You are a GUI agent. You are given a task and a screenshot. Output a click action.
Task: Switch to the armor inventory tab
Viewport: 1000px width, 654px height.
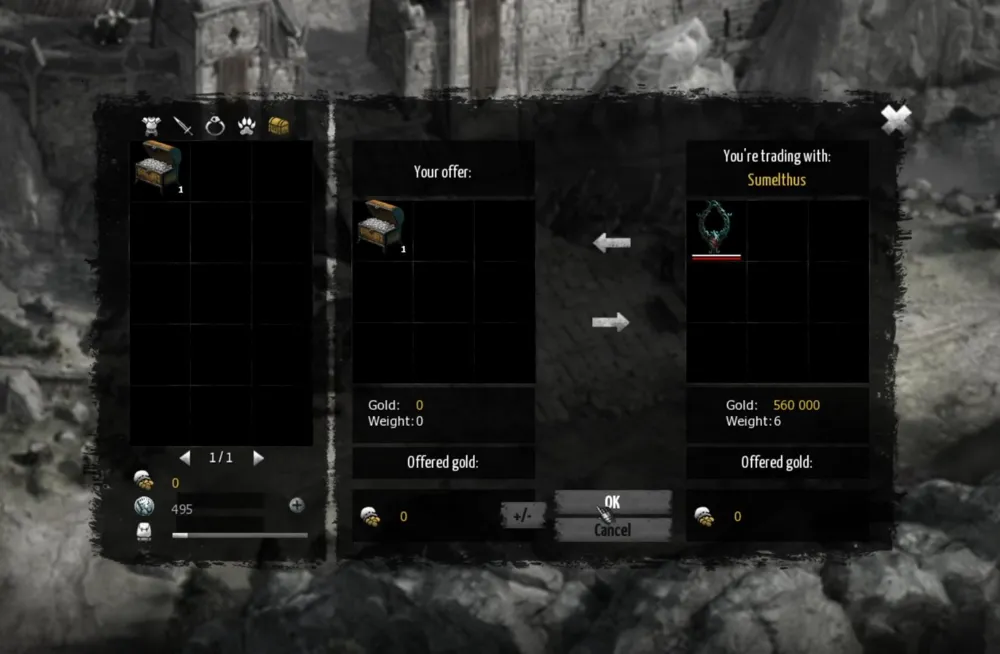(x=154, y=126)
